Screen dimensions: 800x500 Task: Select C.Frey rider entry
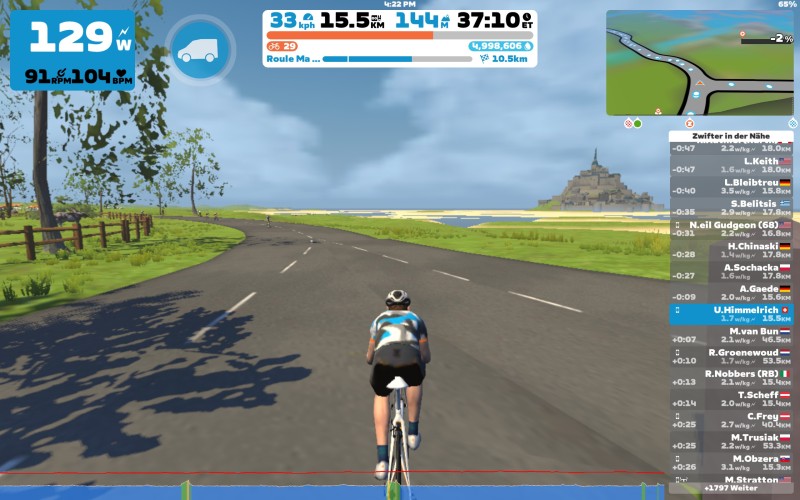731,420
